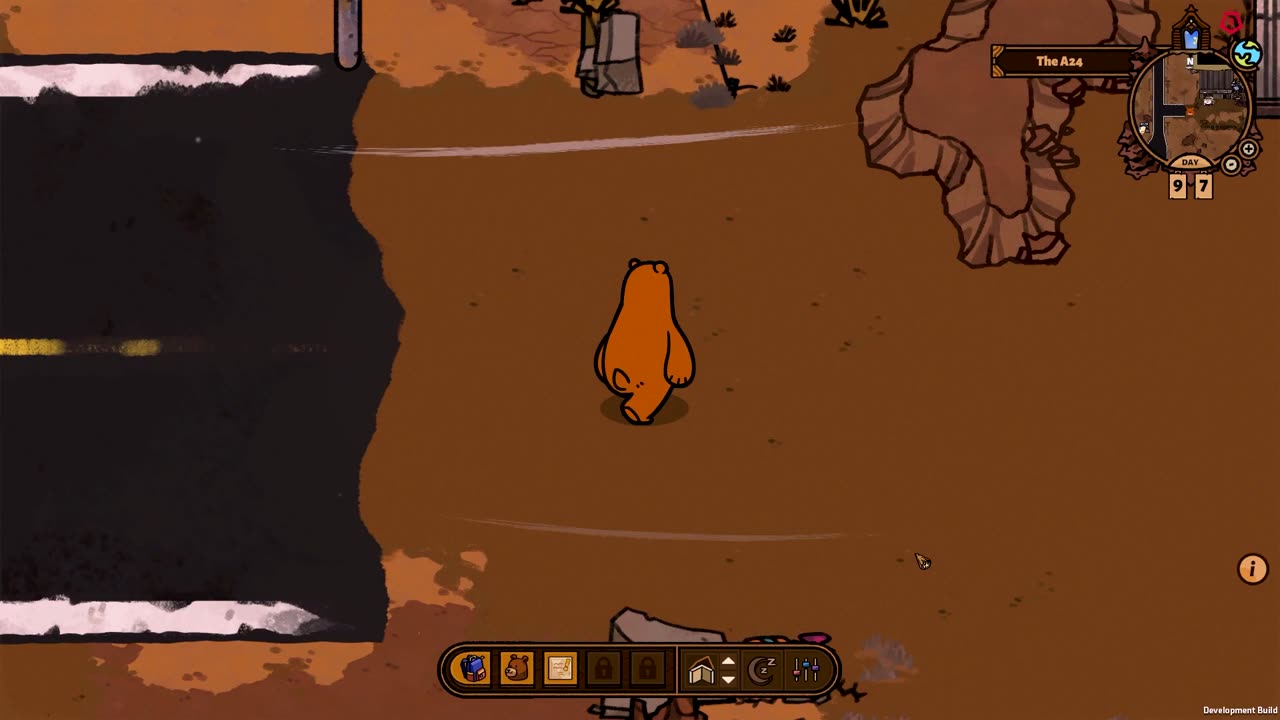Open the quest note with exclamation mark
Viewport: 1280px width, 720px height.
tap(560, 668)
